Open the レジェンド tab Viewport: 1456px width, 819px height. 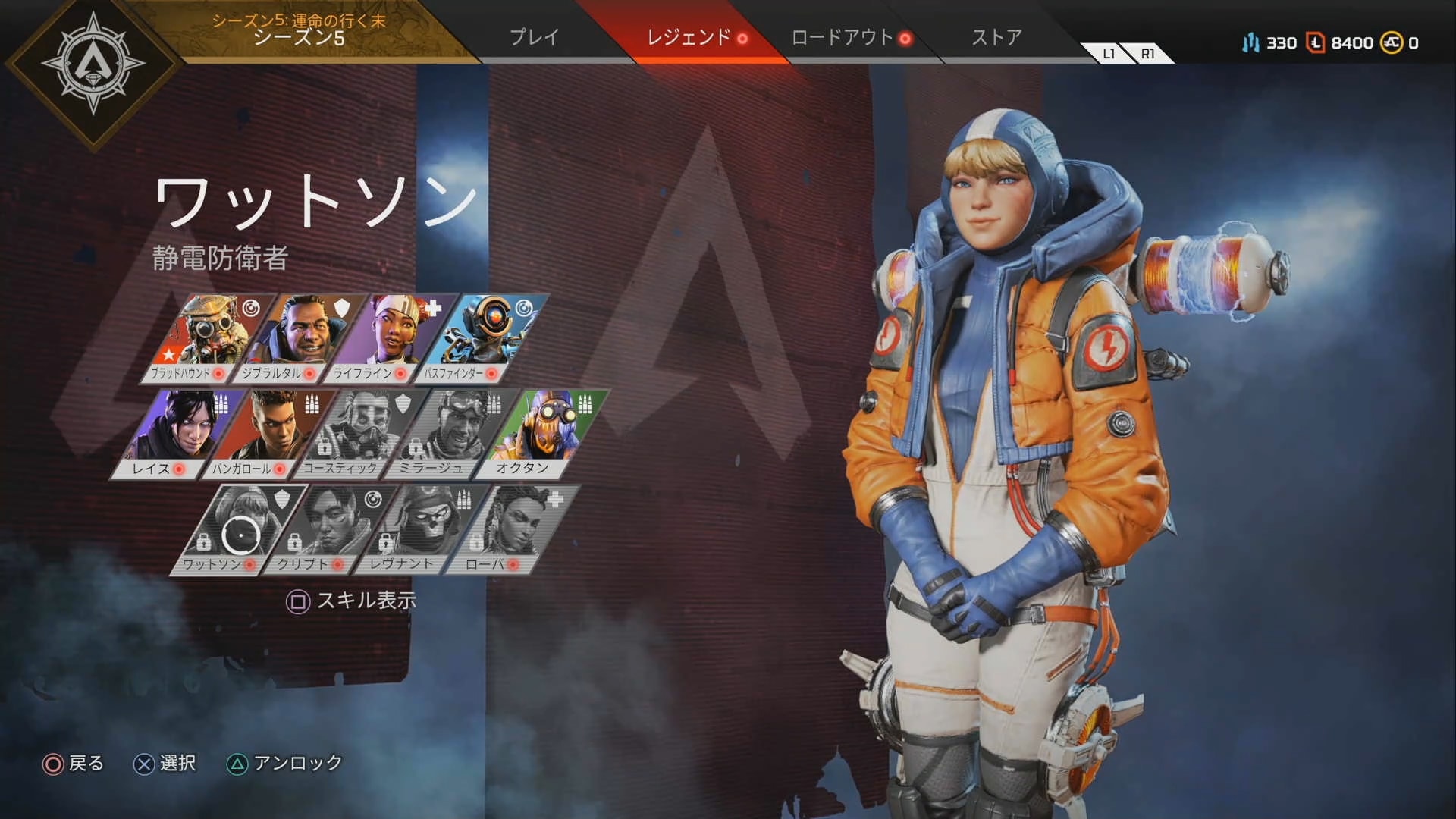click(689, 37)
